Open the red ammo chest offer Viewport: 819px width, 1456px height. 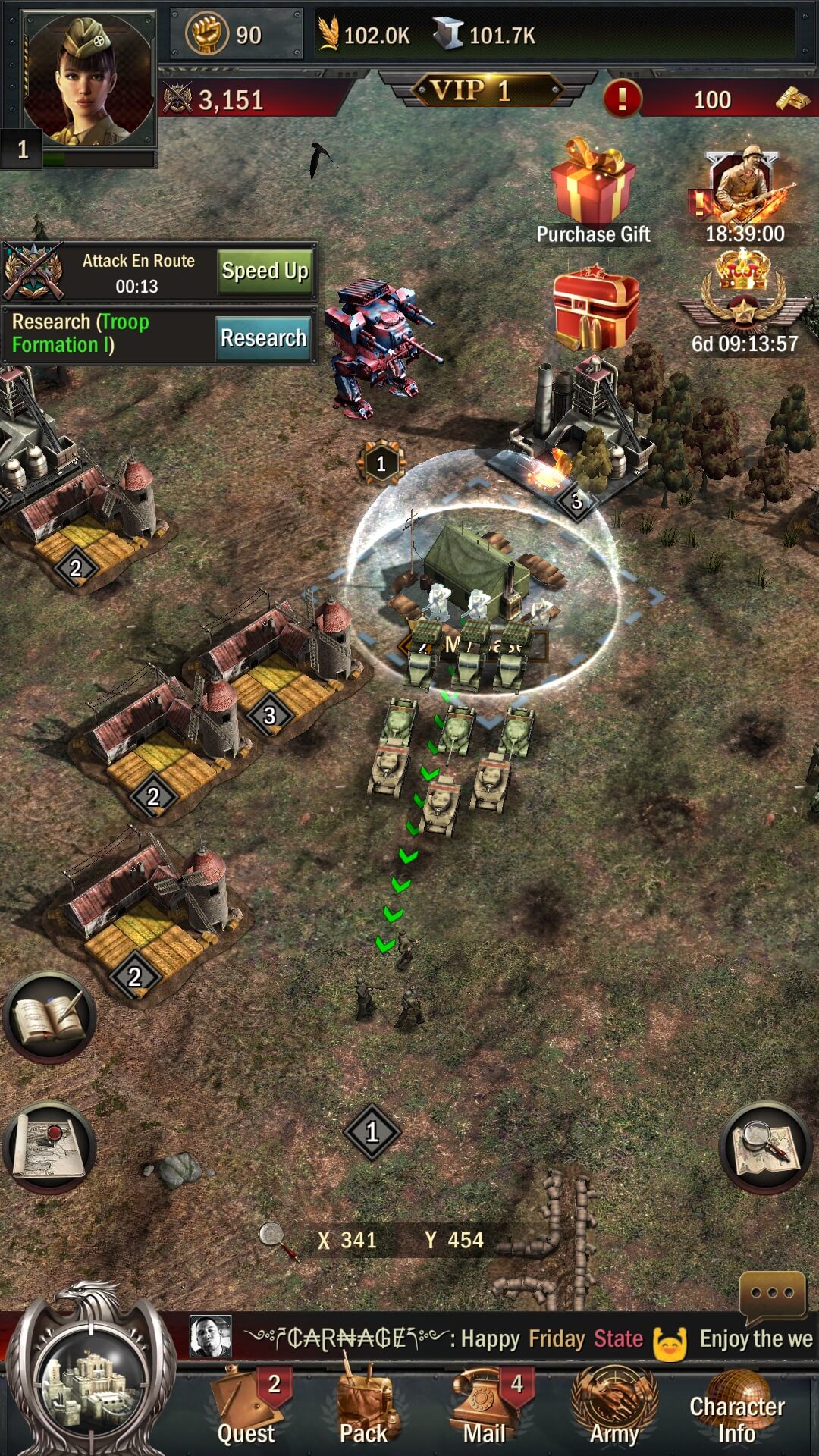pyautogui.click(x=595, y=307)
